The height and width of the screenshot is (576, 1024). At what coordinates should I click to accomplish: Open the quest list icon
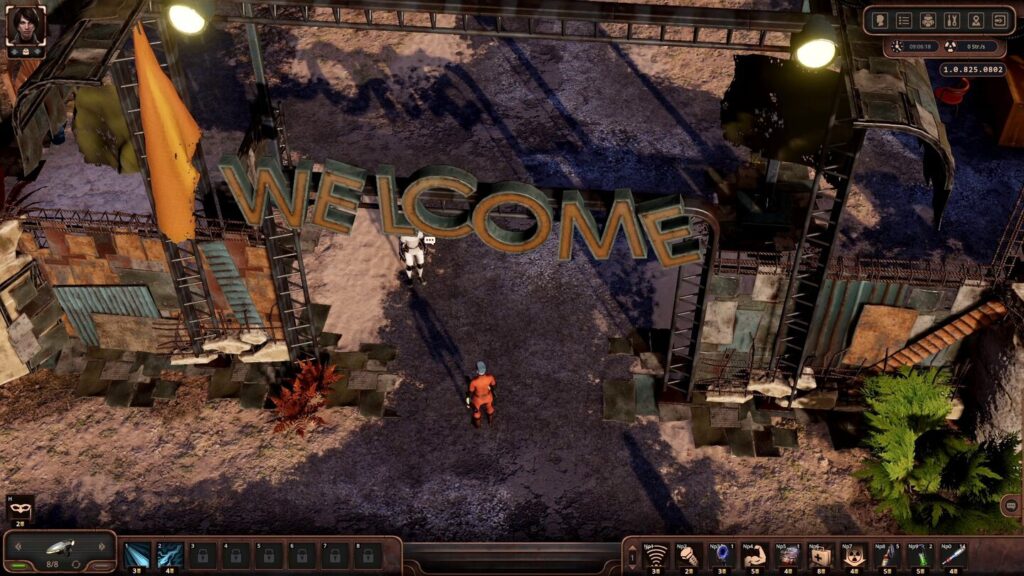click(904, 20)
